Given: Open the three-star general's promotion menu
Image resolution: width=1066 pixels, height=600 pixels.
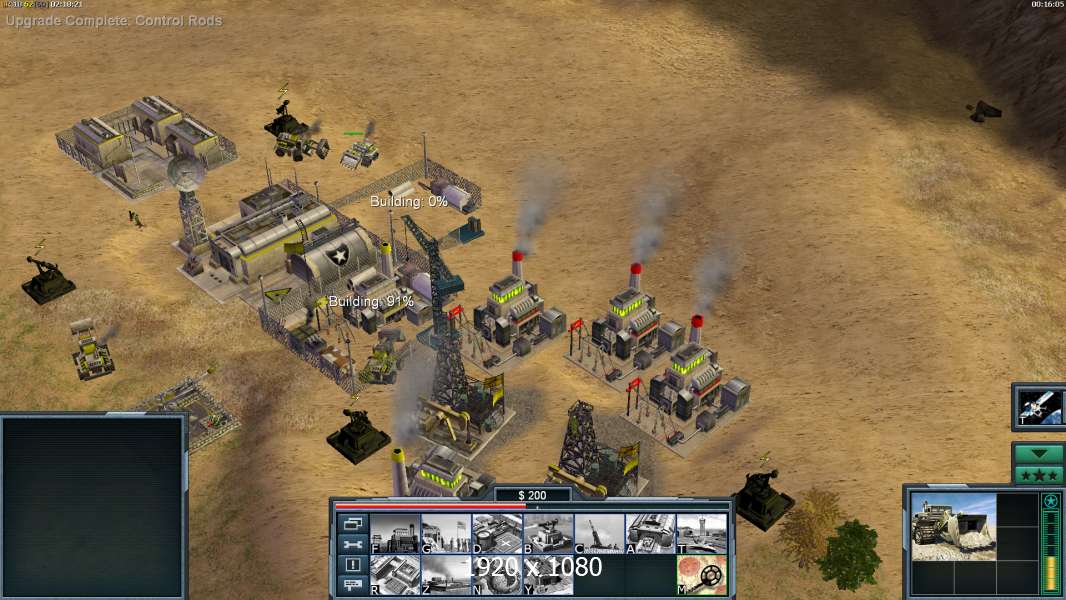Looking at the screenshot, I should [1039, 474].
